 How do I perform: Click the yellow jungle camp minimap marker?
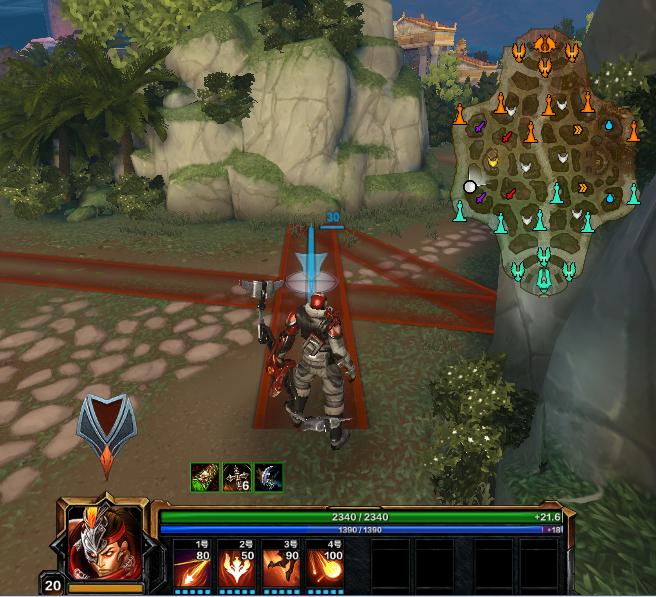(x=491, y=160)
